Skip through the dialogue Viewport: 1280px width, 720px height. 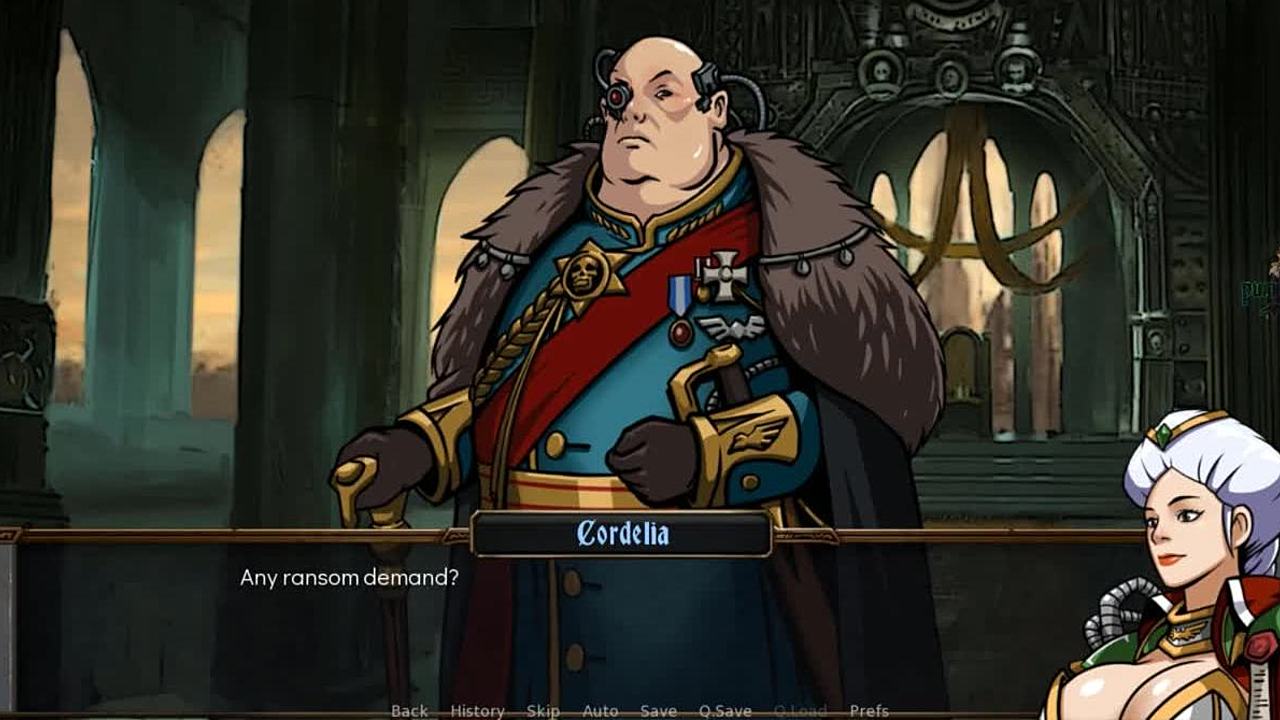(x=543, y=711)
